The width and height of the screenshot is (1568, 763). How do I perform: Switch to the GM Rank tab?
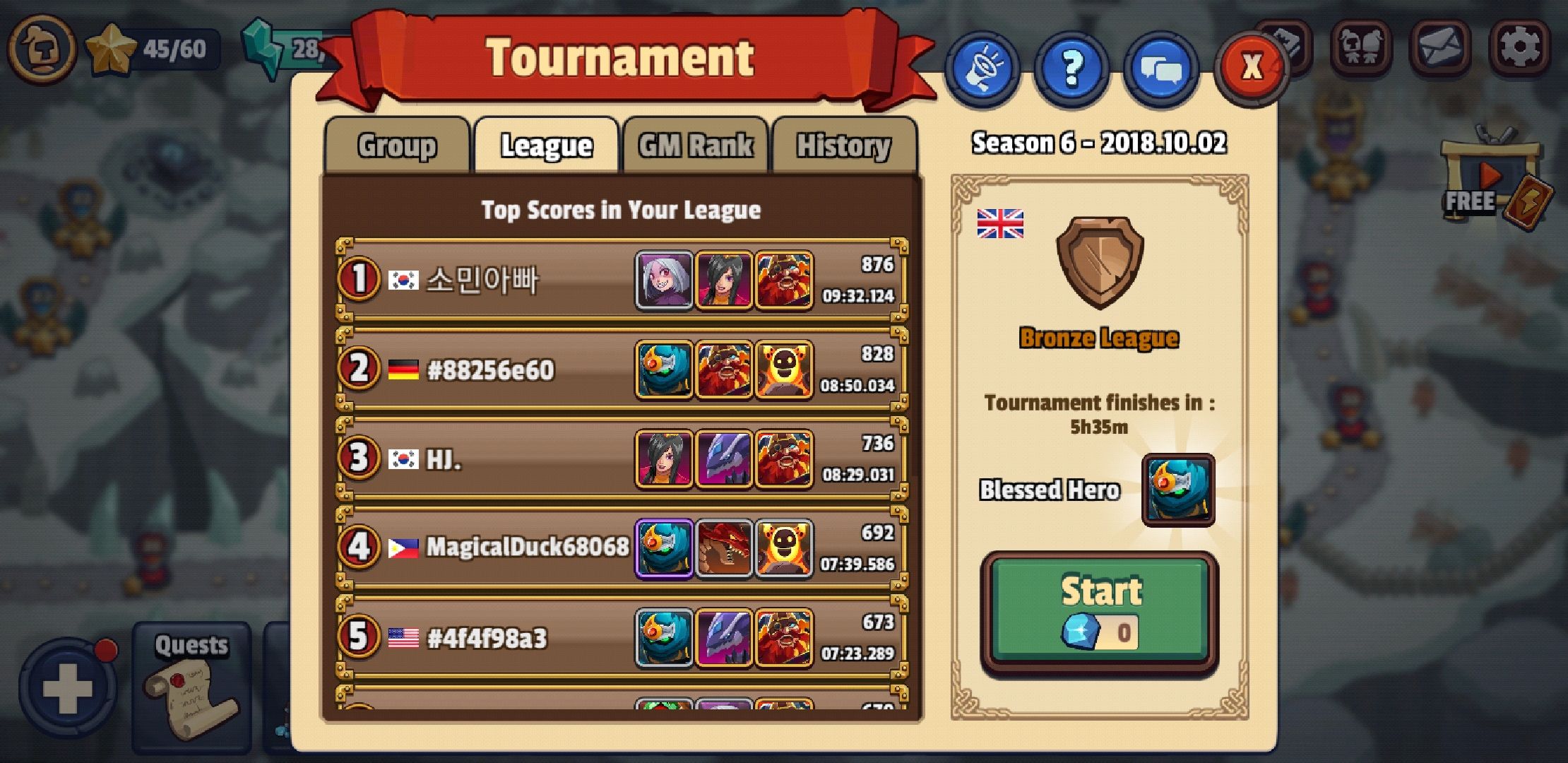point(695,145)
